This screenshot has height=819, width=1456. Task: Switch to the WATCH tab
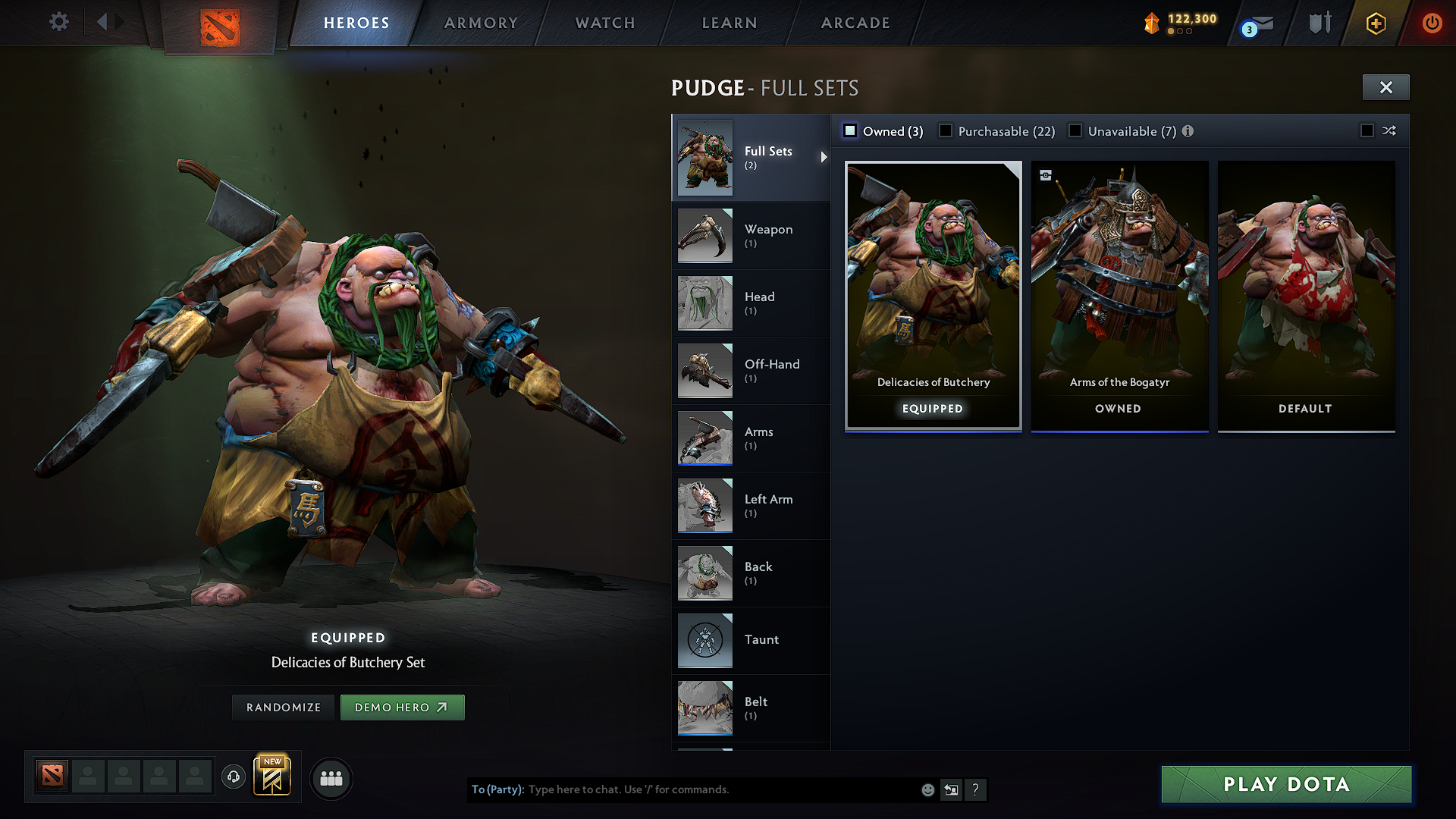[604, 23]
